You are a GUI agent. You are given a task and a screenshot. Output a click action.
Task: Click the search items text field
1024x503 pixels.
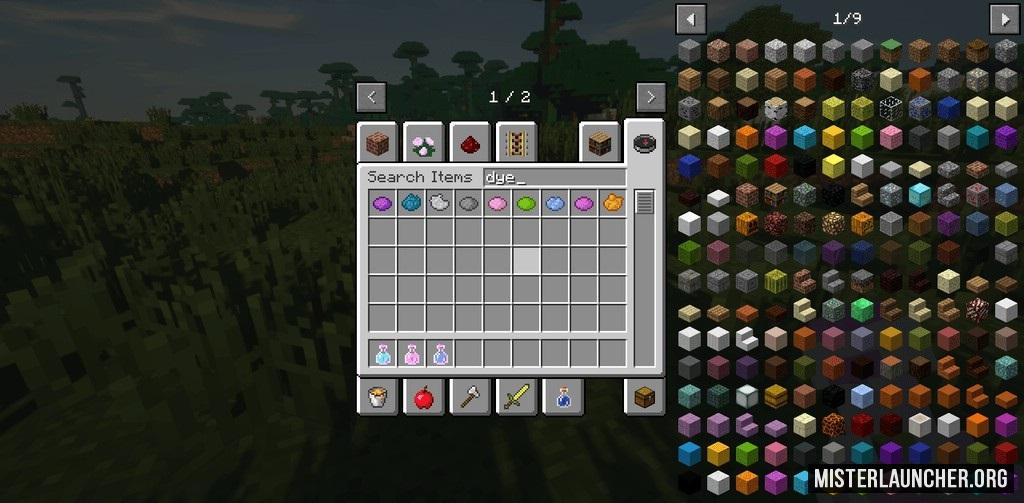(x=554, y=177)
